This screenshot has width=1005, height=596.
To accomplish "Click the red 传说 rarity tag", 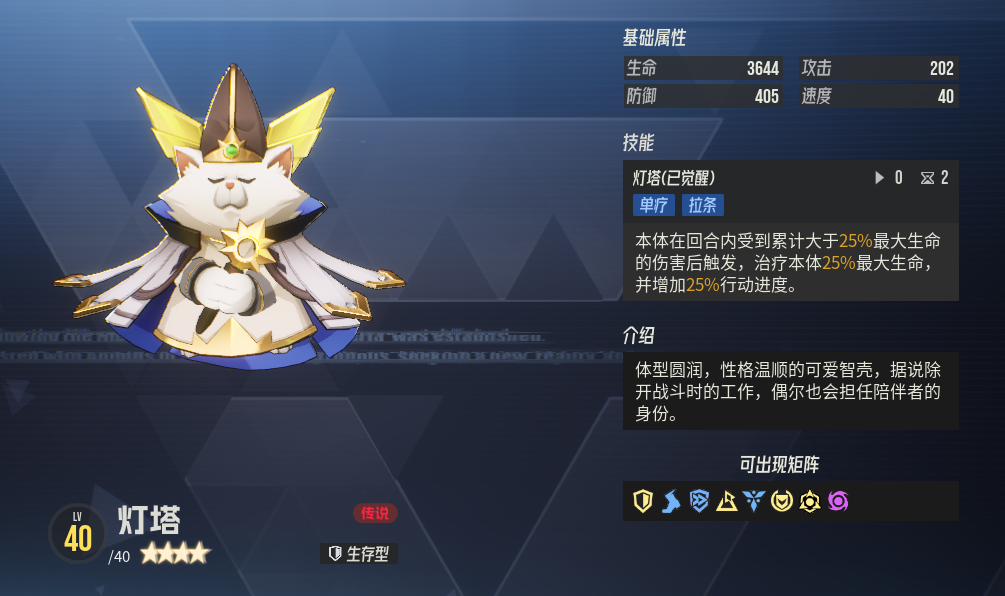I will [375, 513].
